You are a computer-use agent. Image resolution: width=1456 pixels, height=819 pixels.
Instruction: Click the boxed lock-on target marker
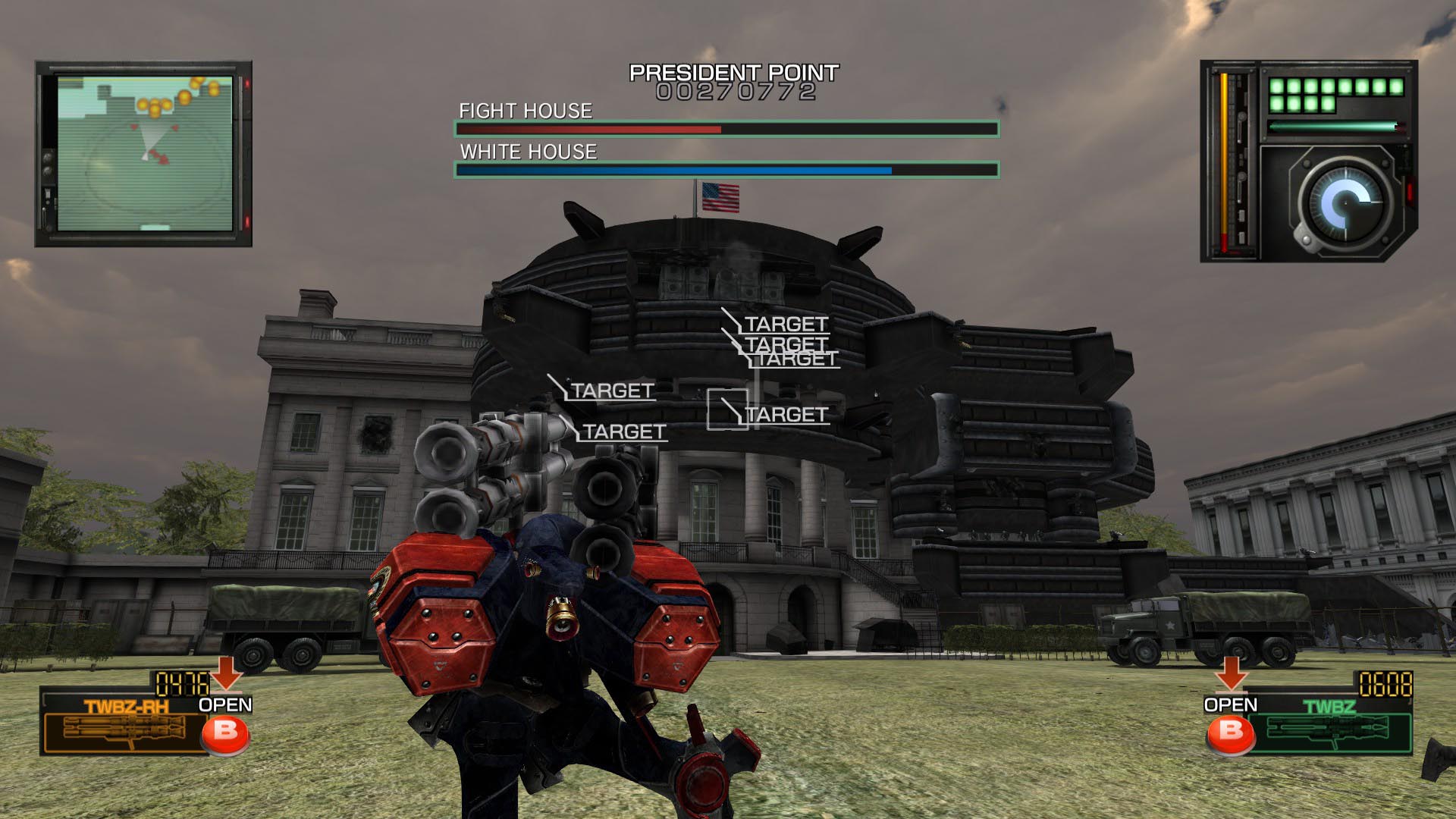pos(727,409)
